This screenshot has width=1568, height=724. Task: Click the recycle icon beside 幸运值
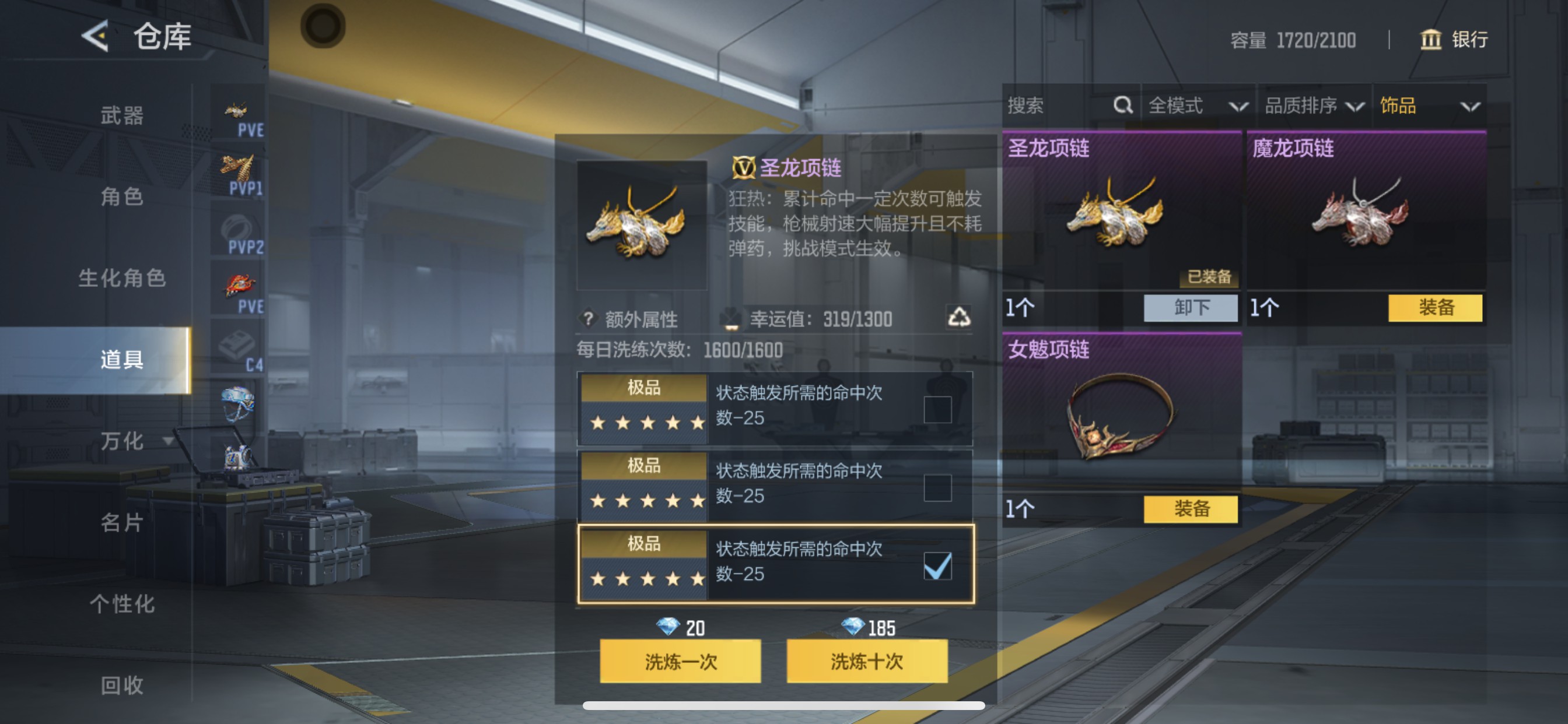[960, 318]
